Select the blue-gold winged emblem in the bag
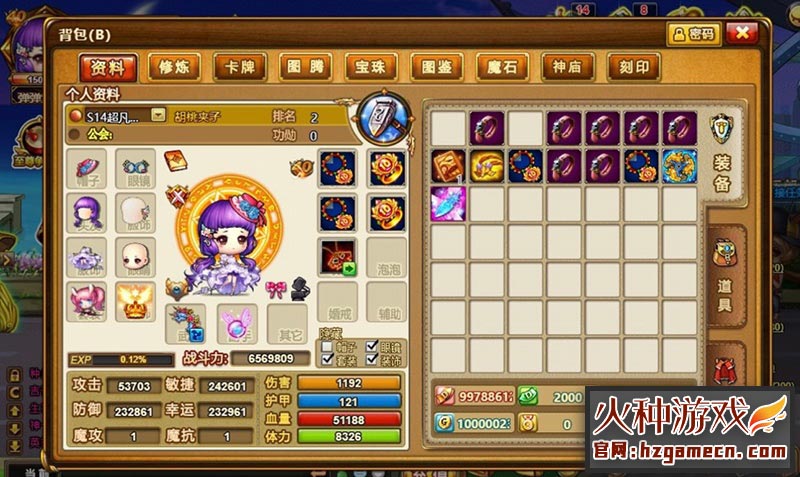 [680, 165]
